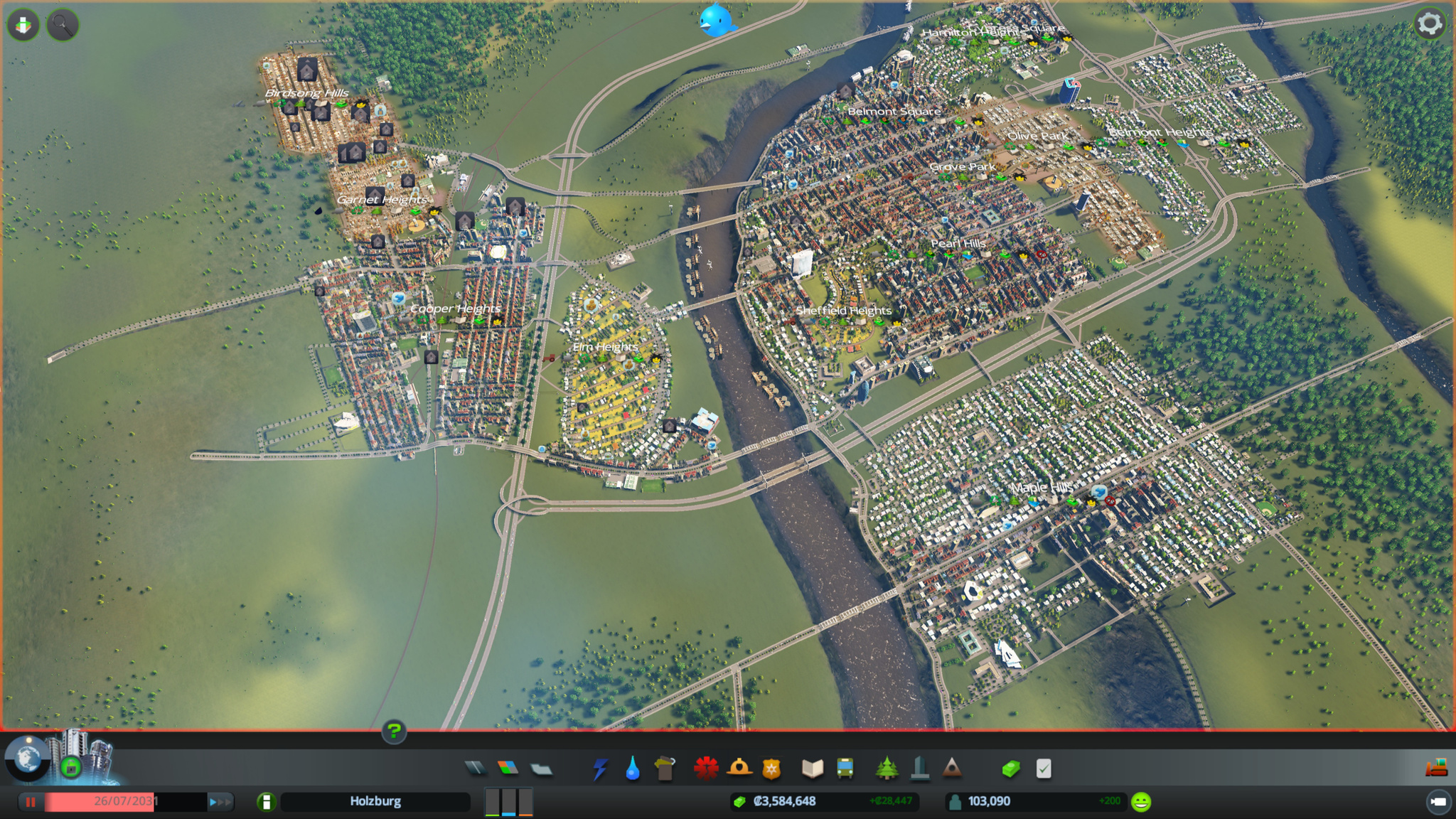The image size is (1456, 819).
Task: Open the Policies checklist panel
Action: tap(1044, 769)
